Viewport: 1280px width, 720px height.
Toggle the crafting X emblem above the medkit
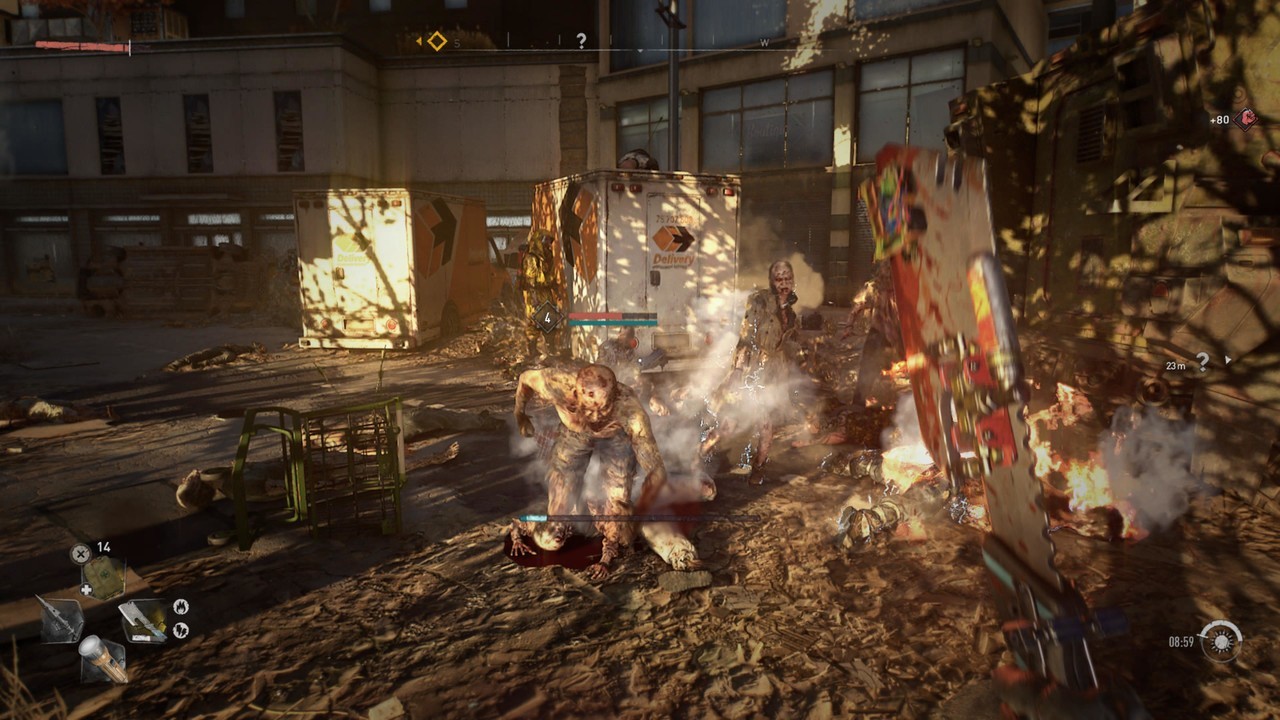click(x=80, y=552)
